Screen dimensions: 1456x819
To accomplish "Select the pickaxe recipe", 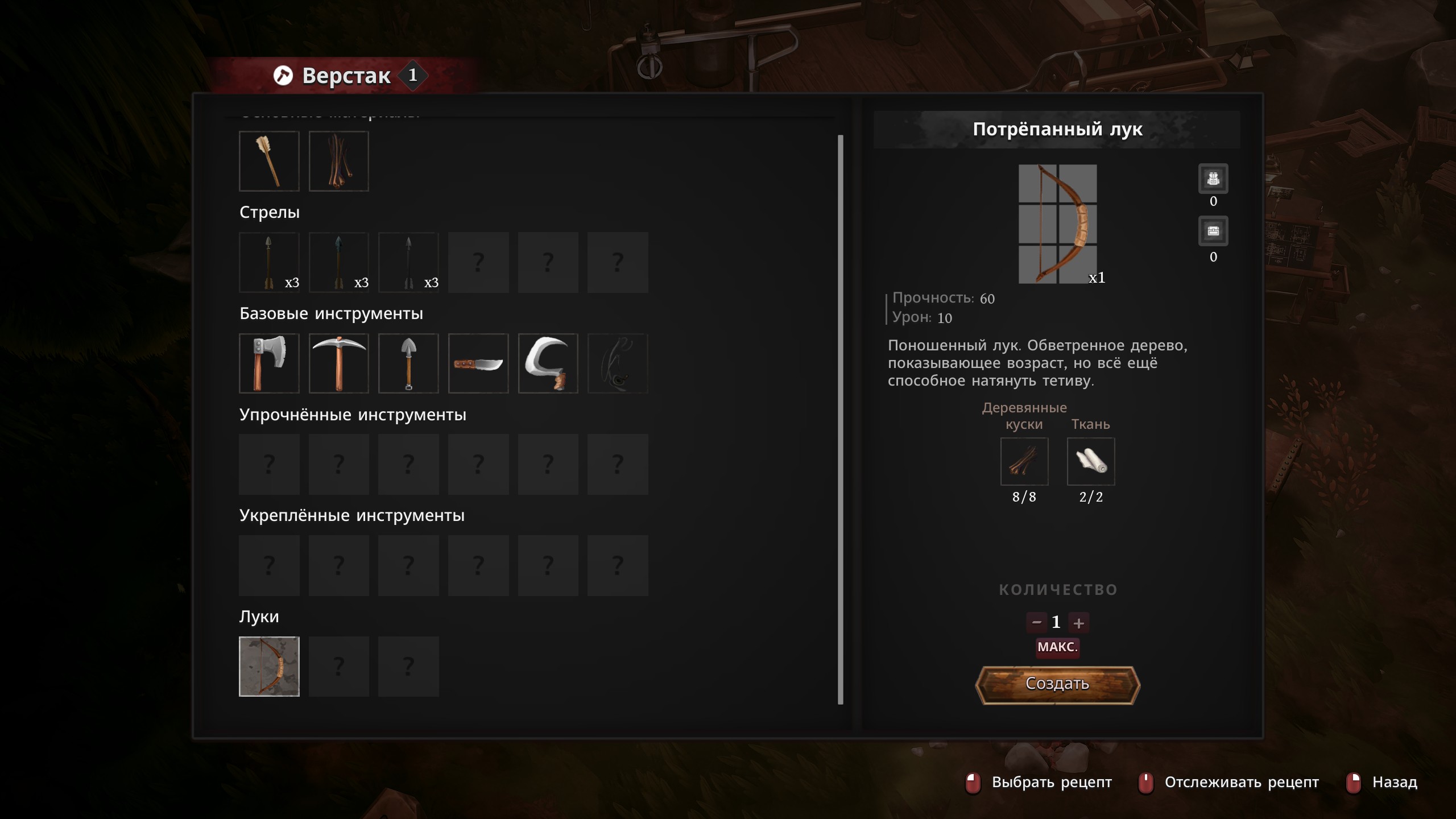I will (339, 363).
